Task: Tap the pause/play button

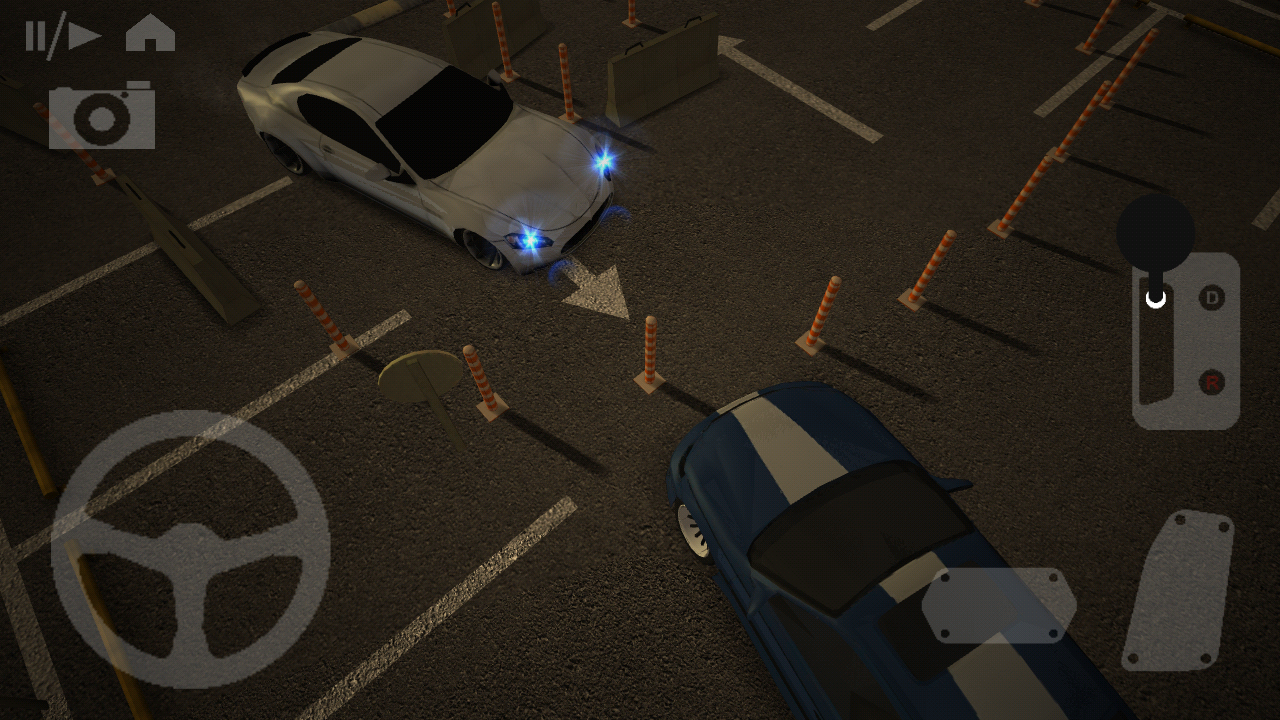Action: tap(62, 36)
